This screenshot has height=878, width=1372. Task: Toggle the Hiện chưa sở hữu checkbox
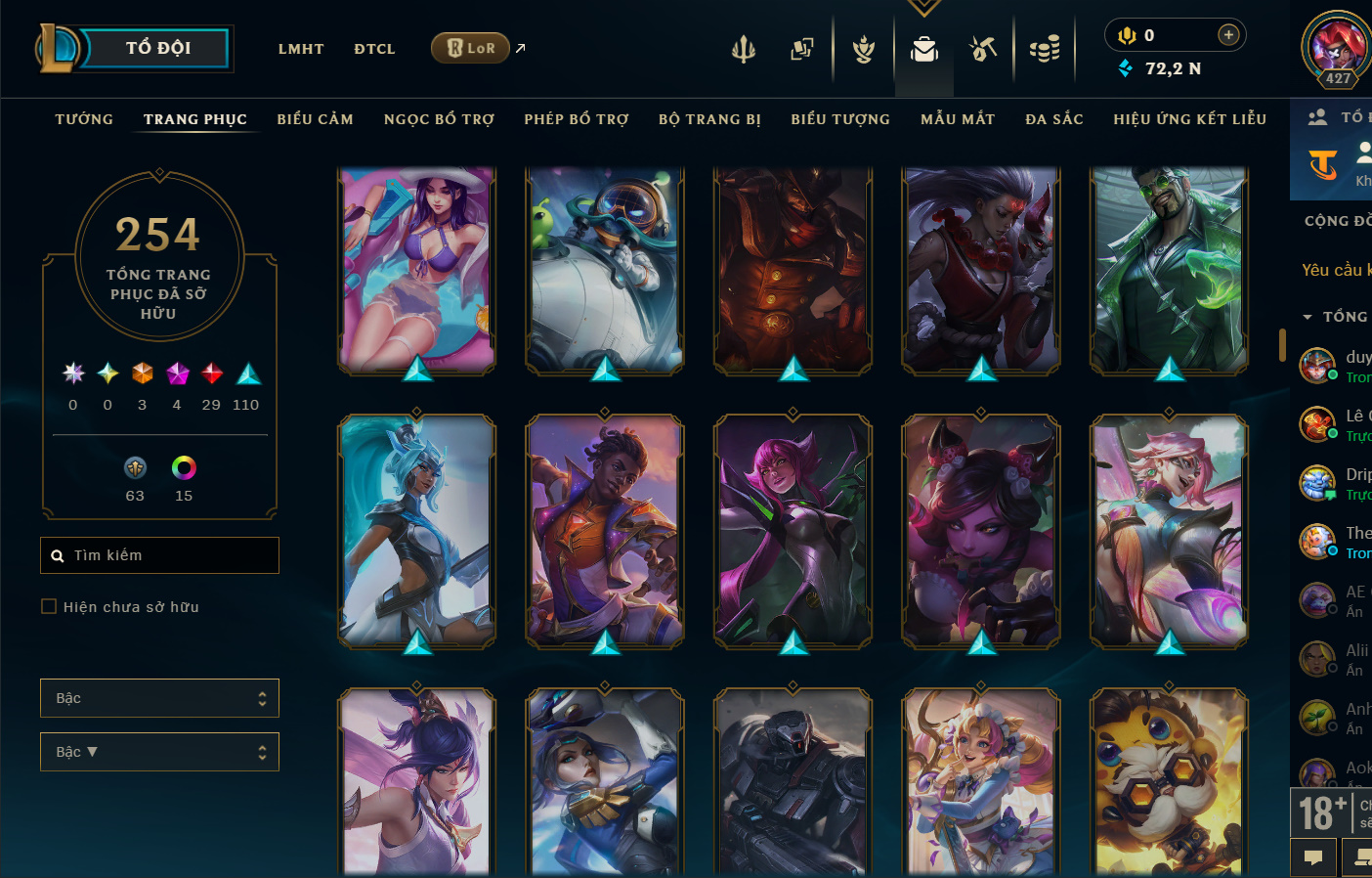49,607
